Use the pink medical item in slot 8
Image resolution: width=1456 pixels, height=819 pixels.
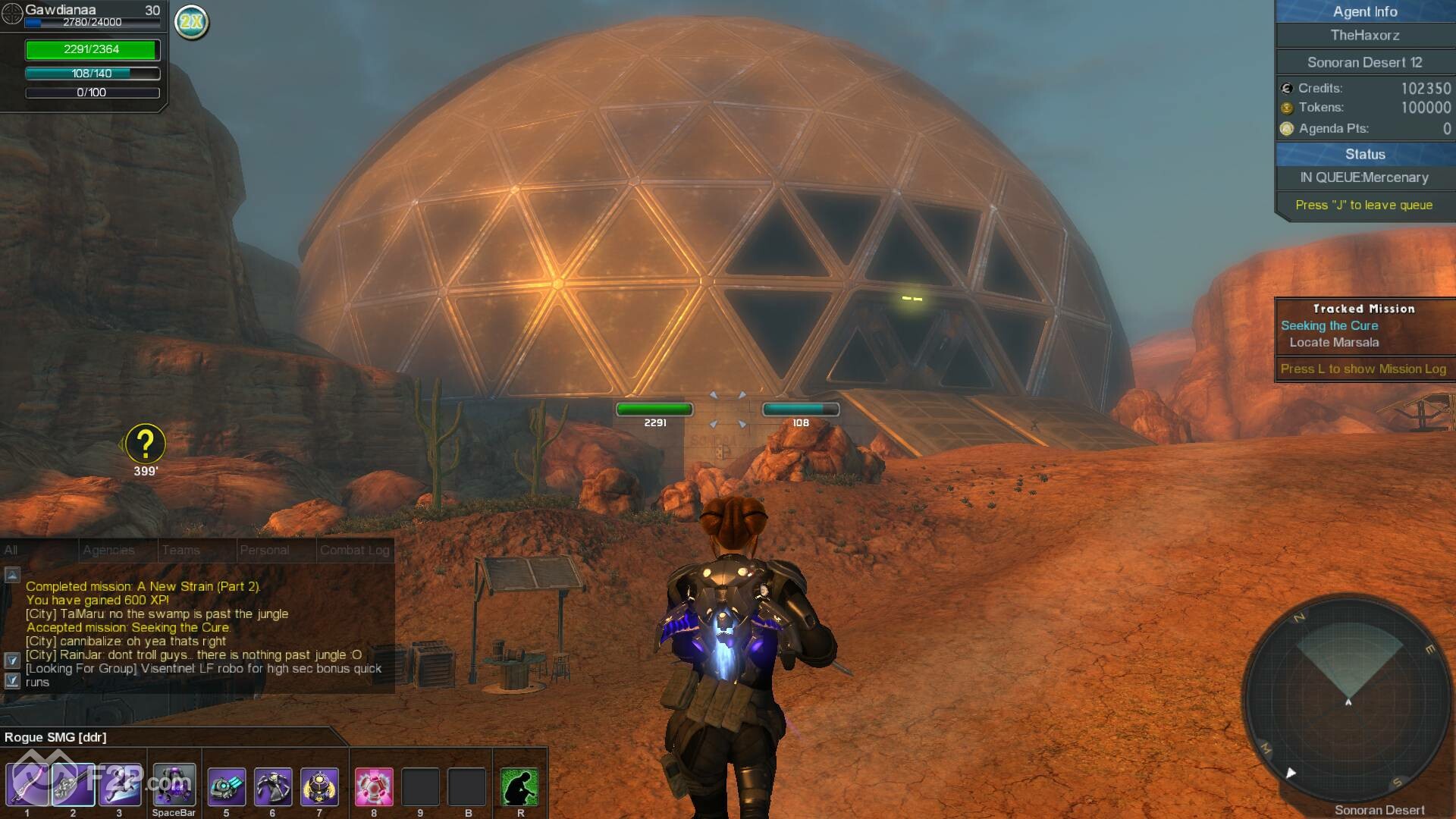point(374,787)
